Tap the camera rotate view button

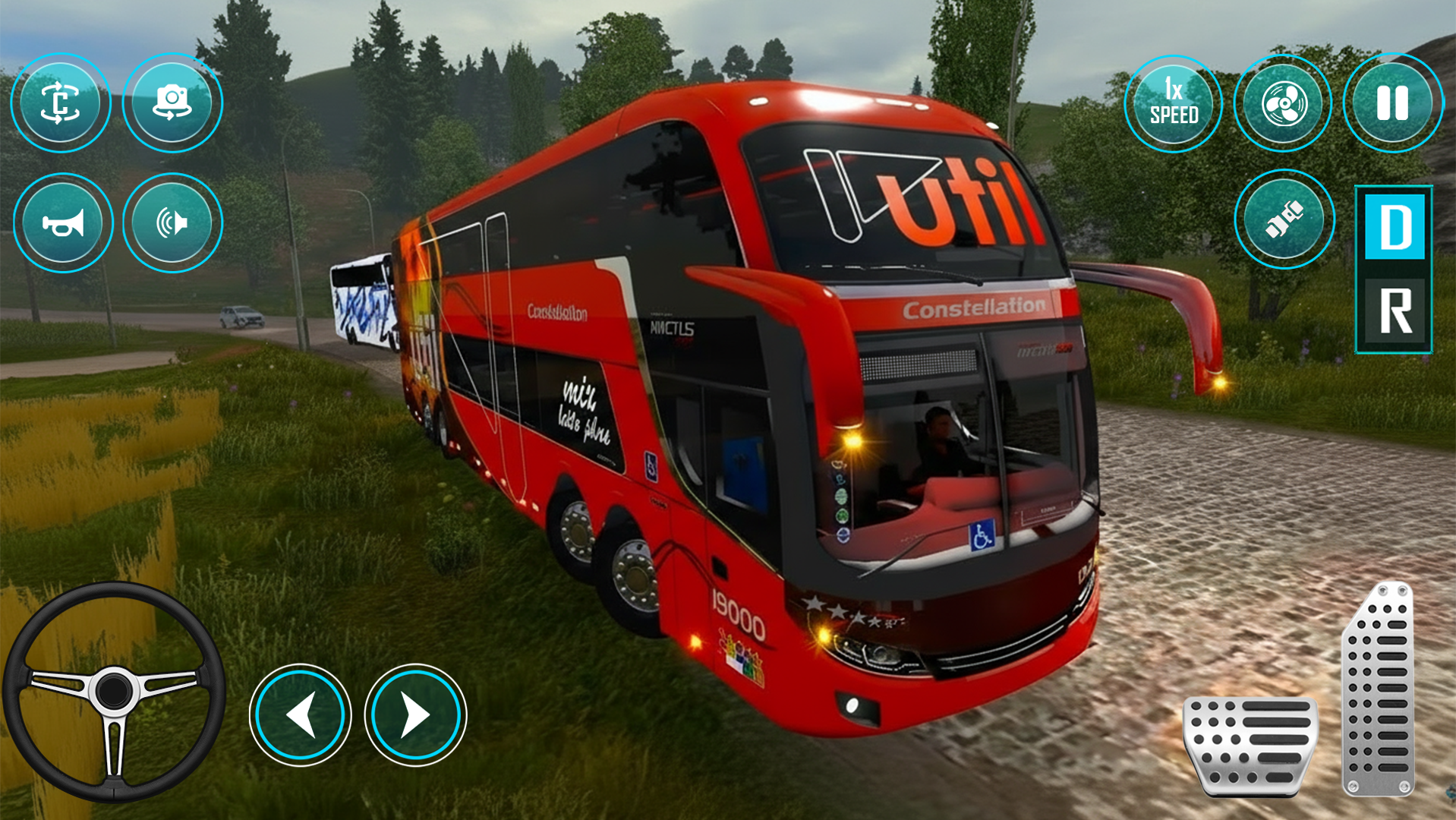(61, 103)
